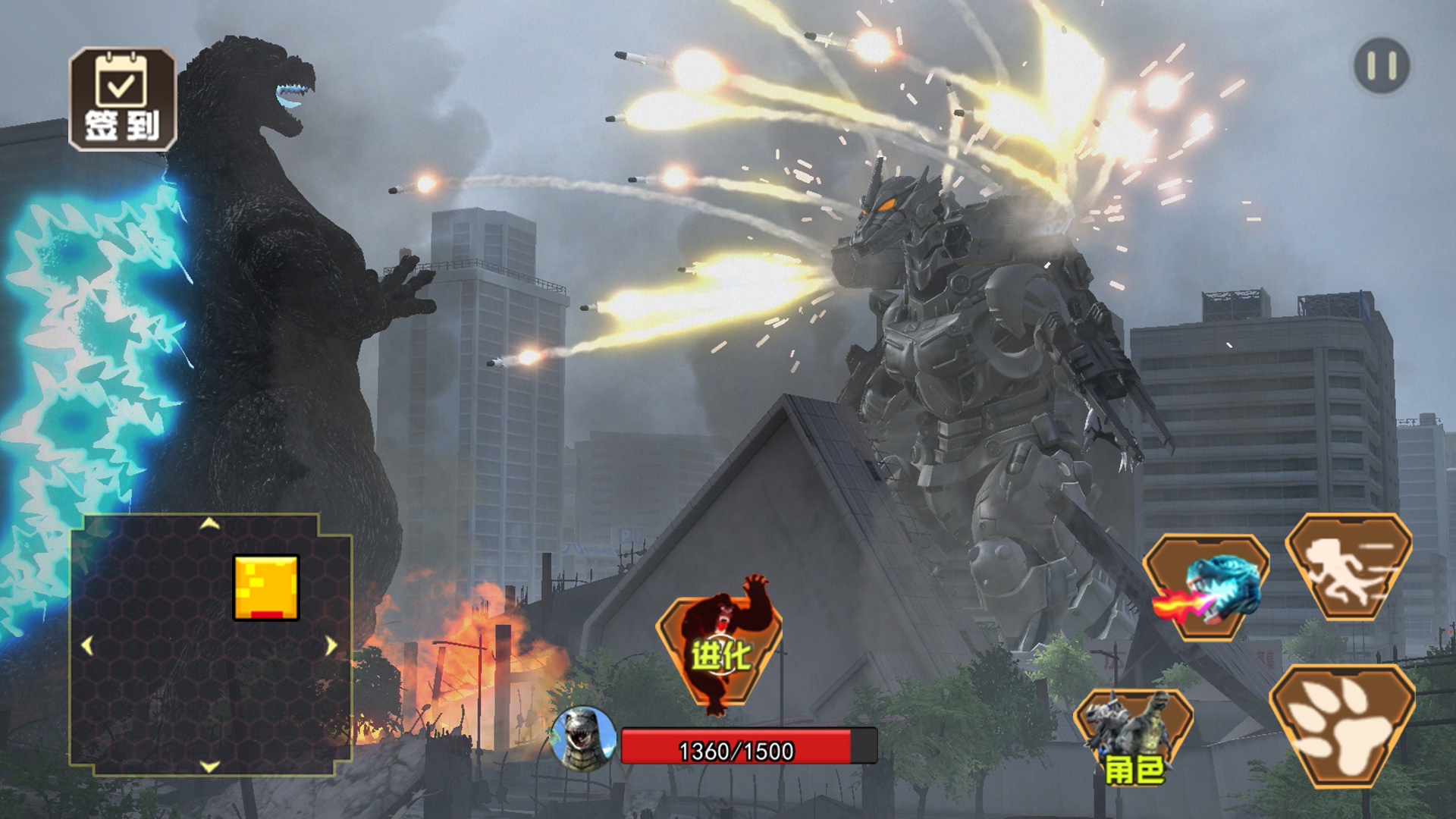1456x819 pixels.
Task: Use the fire breath attack skill
Action: [1206, 587]
